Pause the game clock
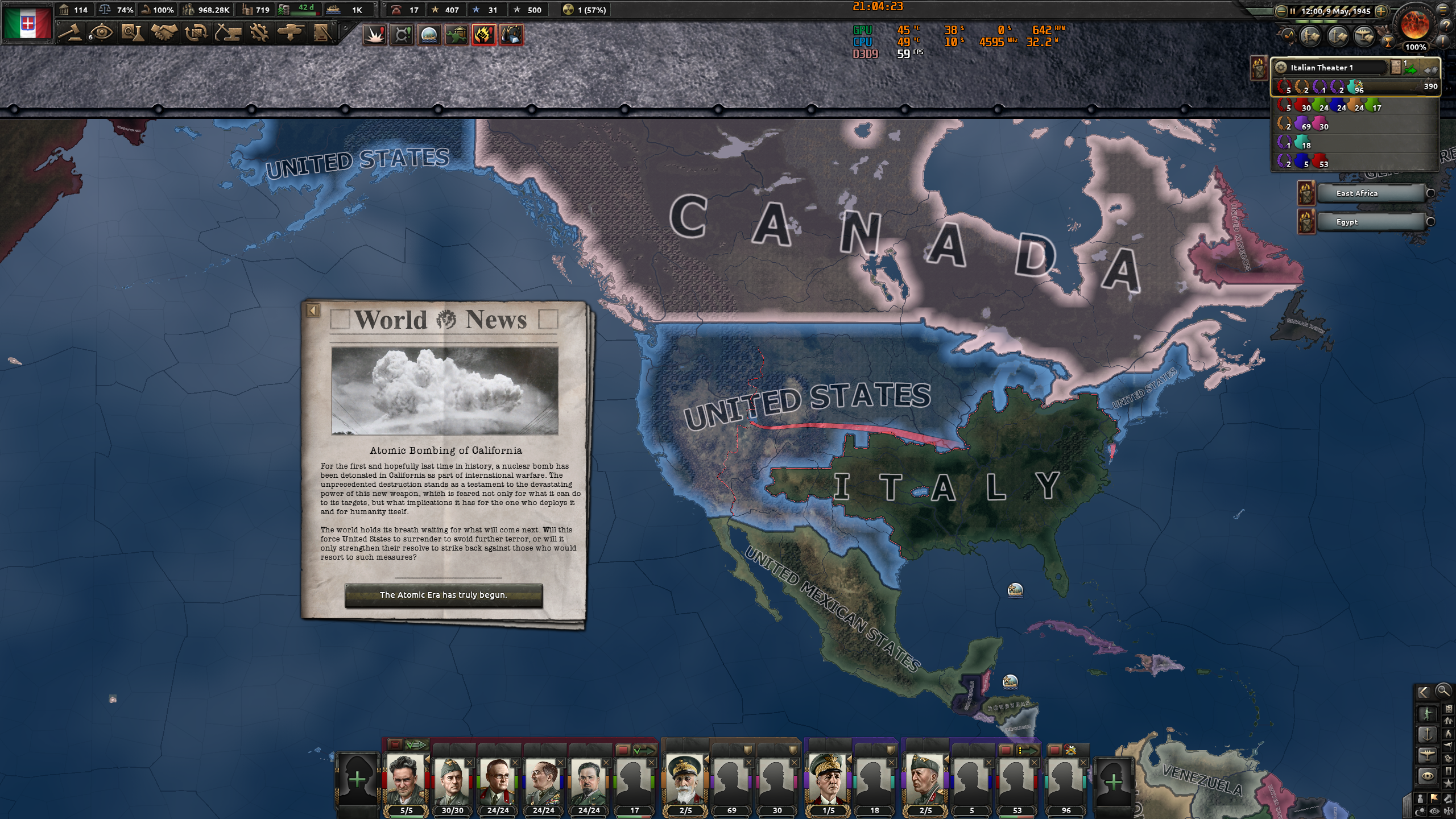 tap(1292, 11)
